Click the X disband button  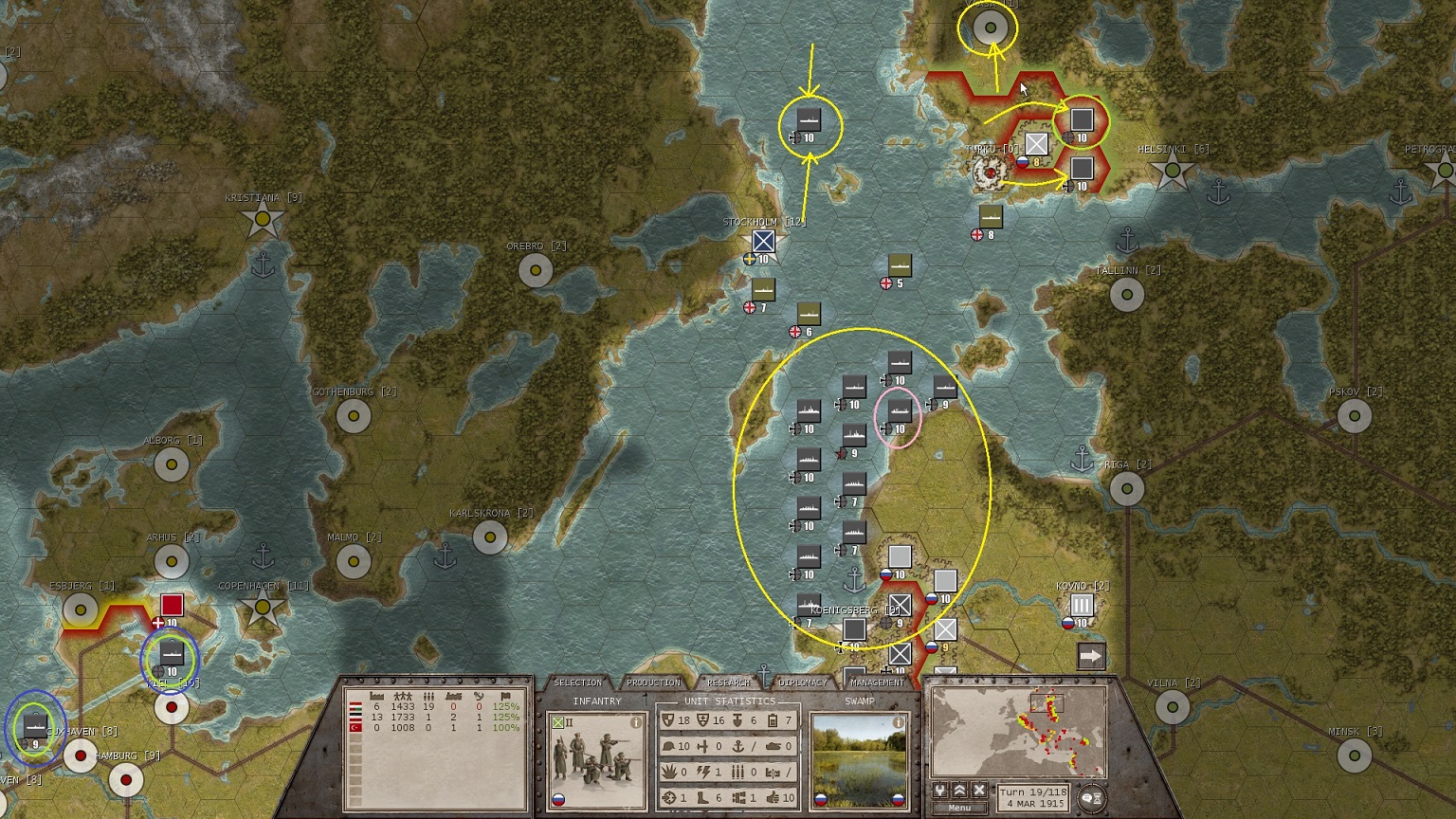(x=979, y=791)
